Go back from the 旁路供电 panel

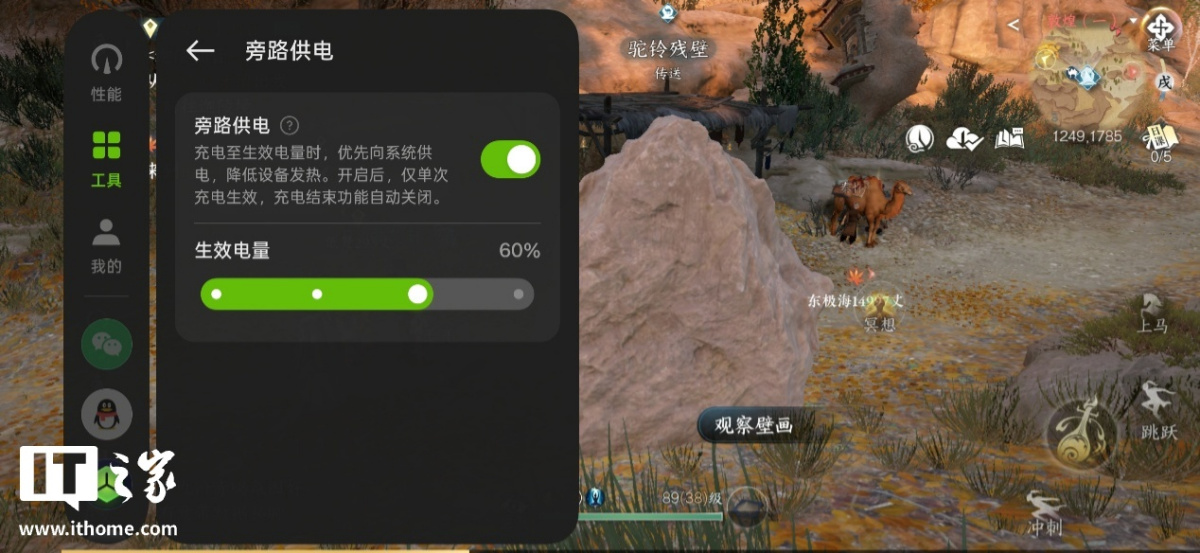coord(200,51)
